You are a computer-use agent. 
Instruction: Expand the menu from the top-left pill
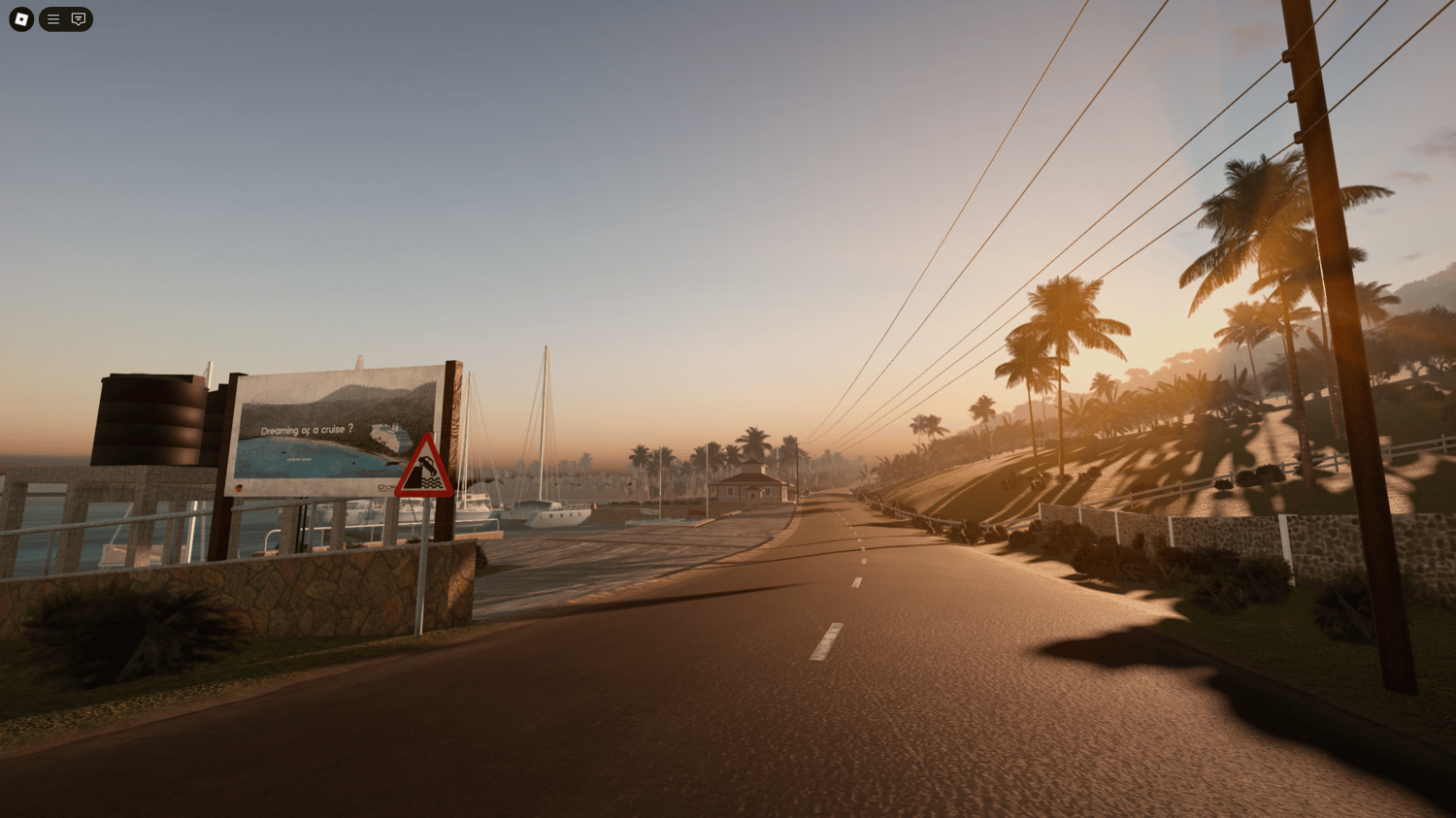[x=52, y=19]
